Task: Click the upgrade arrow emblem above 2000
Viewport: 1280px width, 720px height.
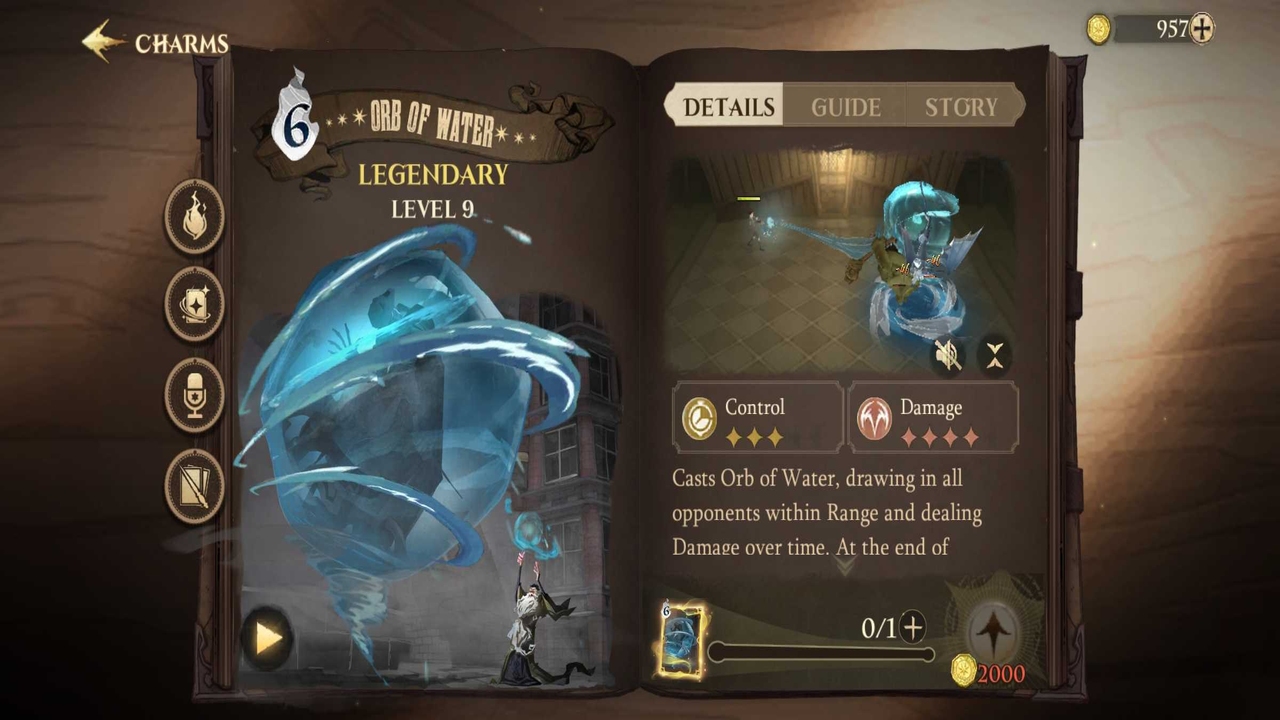Action: (x=992, y=629)
